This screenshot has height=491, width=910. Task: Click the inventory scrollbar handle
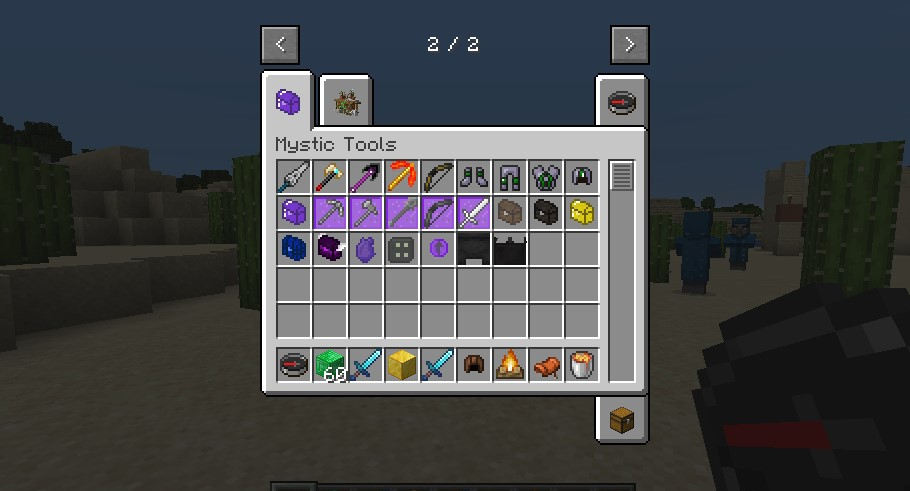tap(622, 176)
